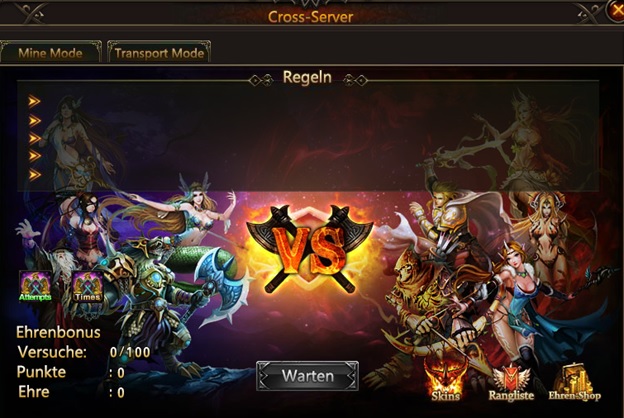Open the Ehren-Shop

click(x=573, y=381)
